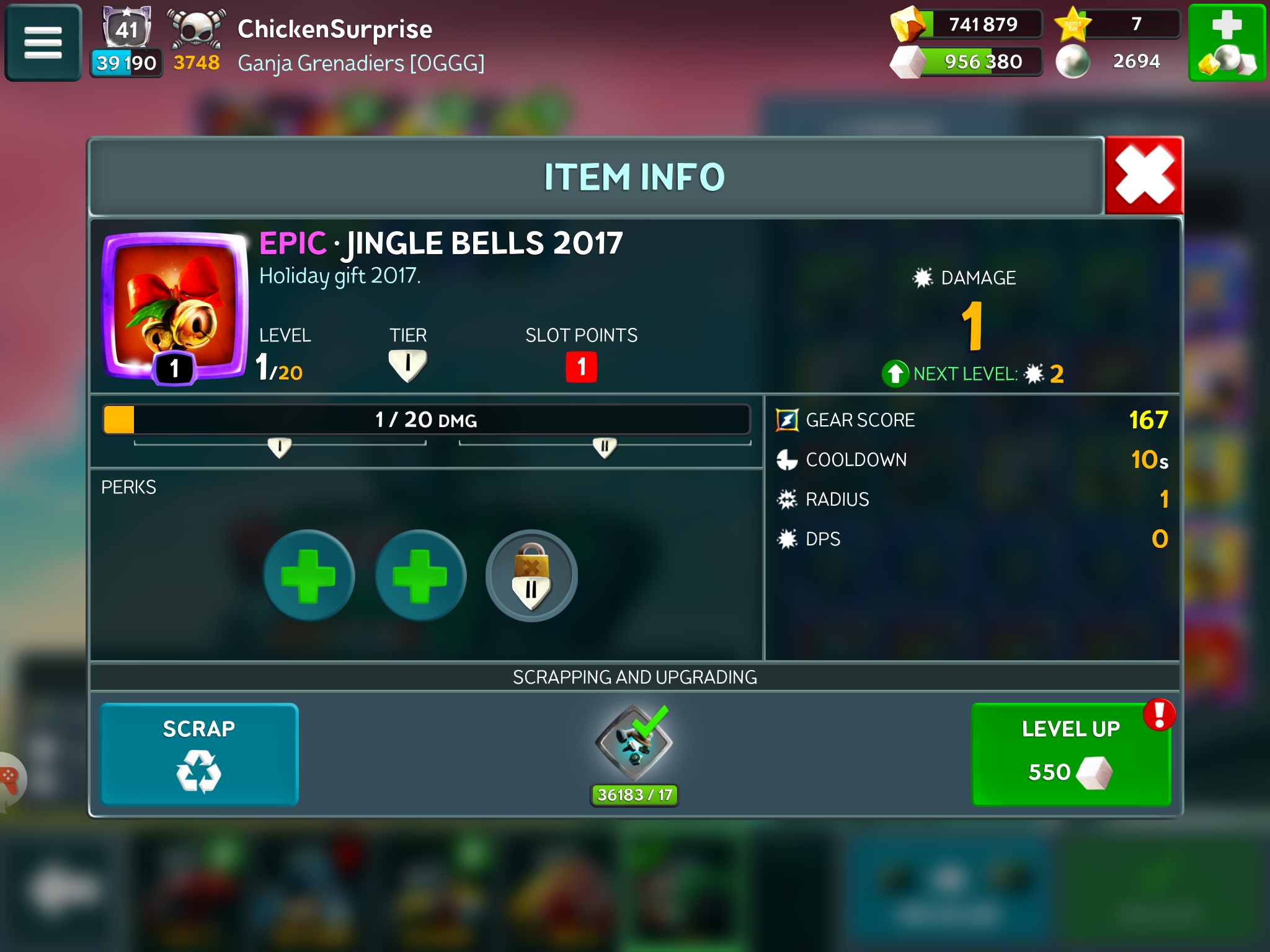Unlock the padlocked tier II perk slot
Image resolution: width=1270 pixels, height=952 pixels.
point(531,575)
